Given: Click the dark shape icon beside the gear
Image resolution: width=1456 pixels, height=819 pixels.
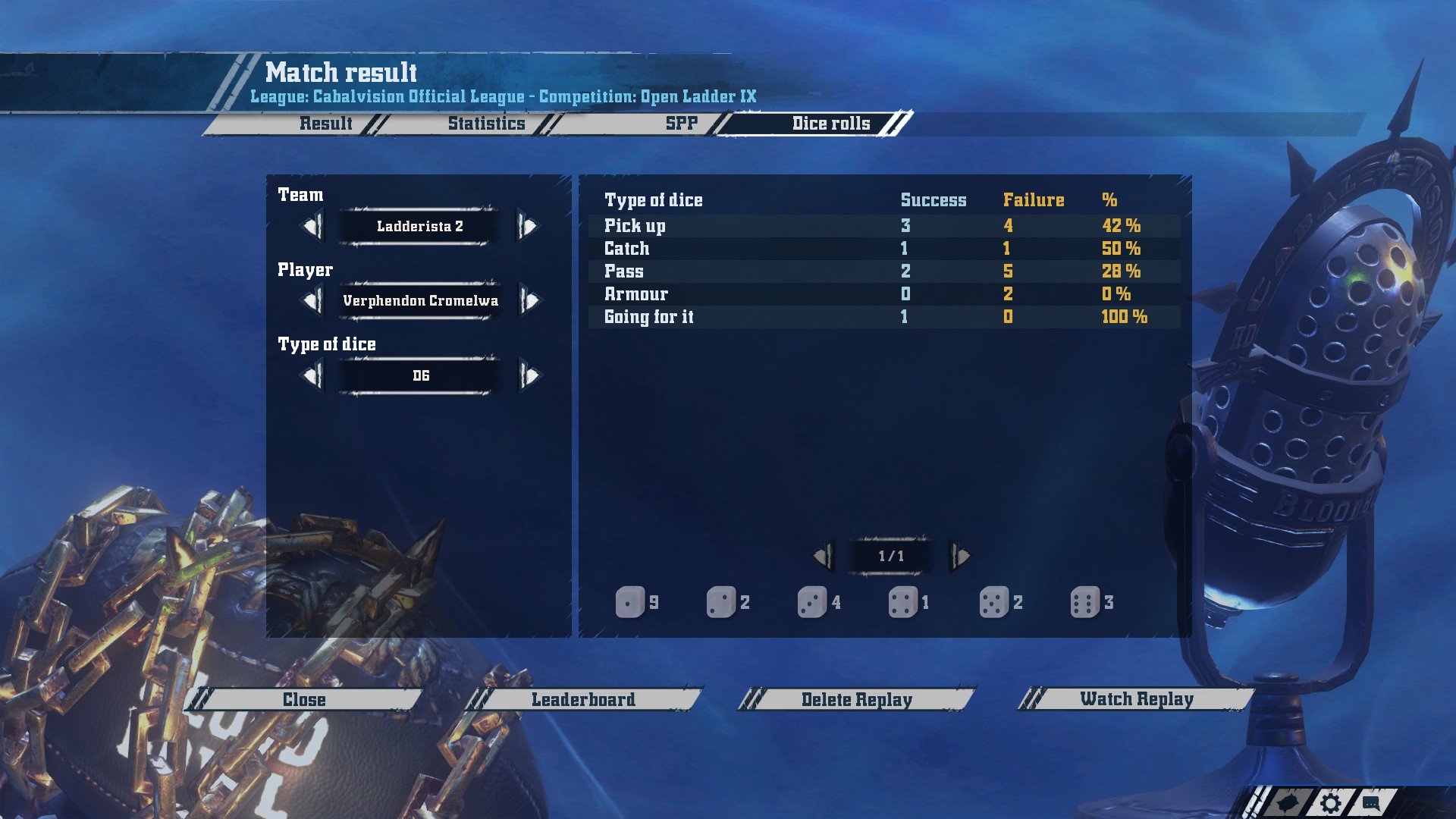Looking at the screenshot, I should point(1288,803).
